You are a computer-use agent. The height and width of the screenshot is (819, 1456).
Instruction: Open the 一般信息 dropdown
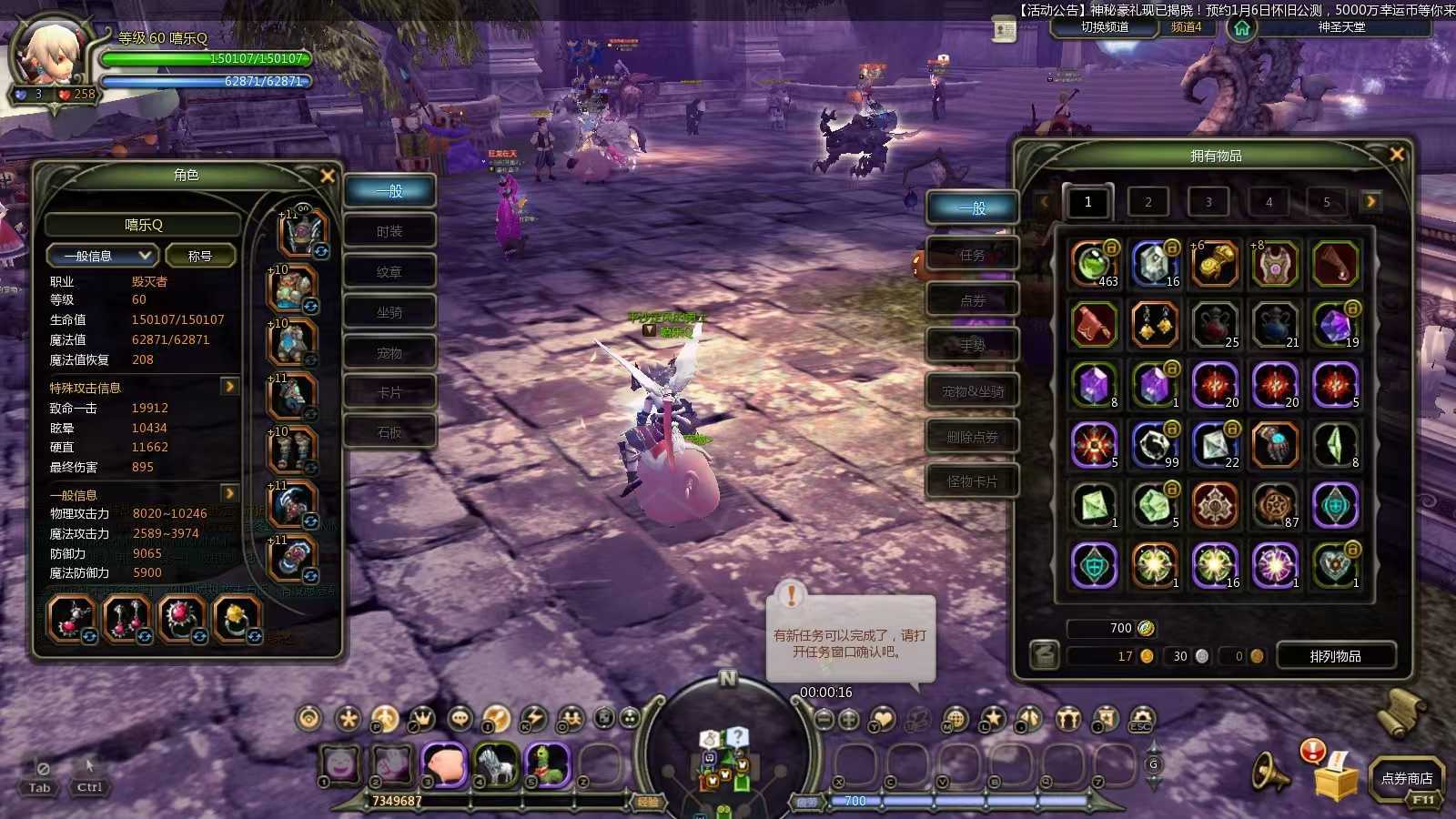tap(102, 256)
